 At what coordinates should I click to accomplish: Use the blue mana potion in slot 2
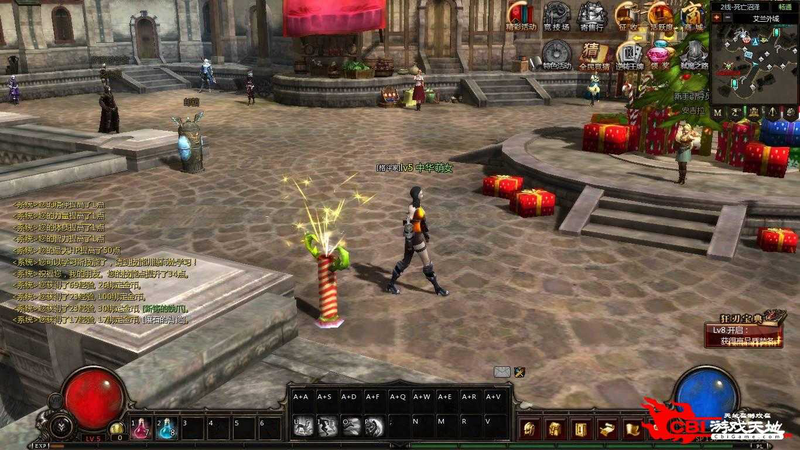pos(165,428)
